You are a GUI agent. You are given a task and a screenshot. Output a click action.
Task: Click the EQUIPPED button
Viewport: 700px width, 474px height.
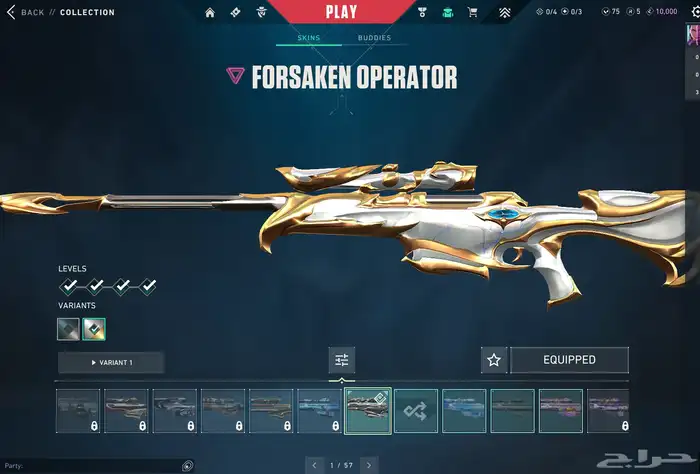(x=569, y=360)
